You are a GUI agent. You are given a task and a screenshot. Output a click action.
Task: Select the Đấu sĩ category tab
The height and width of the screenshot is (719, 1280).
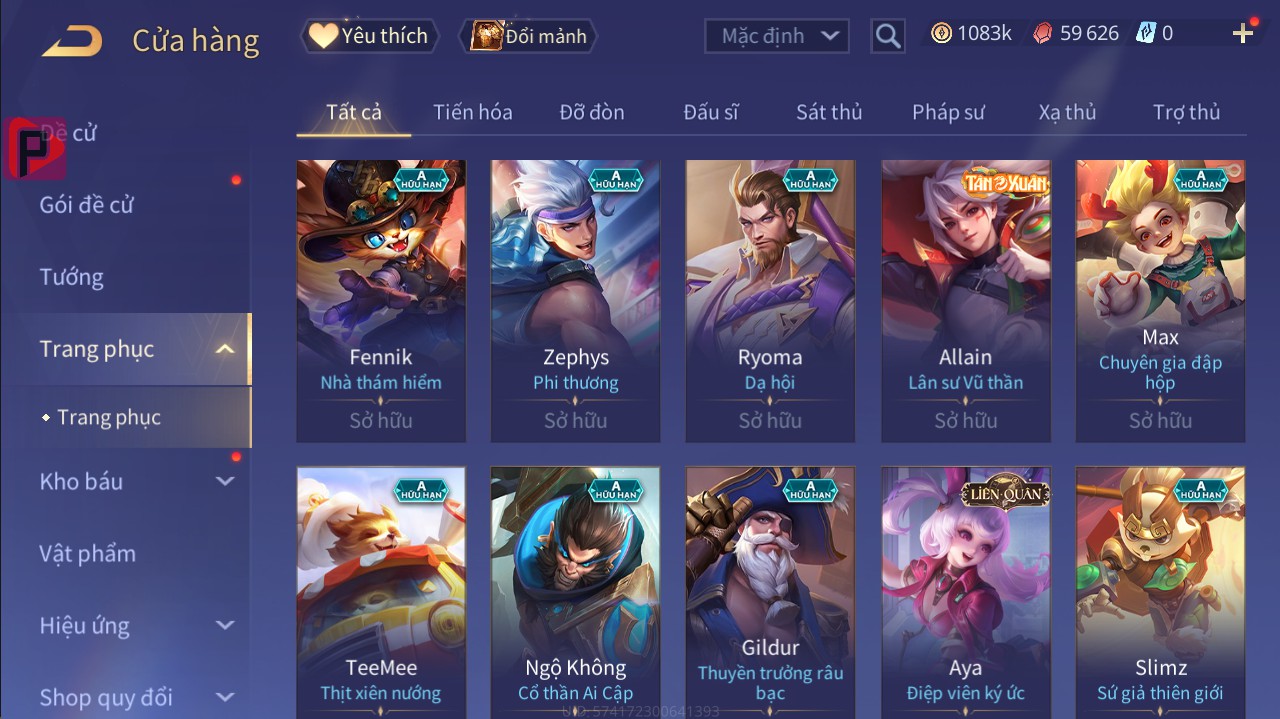[711, 112]
